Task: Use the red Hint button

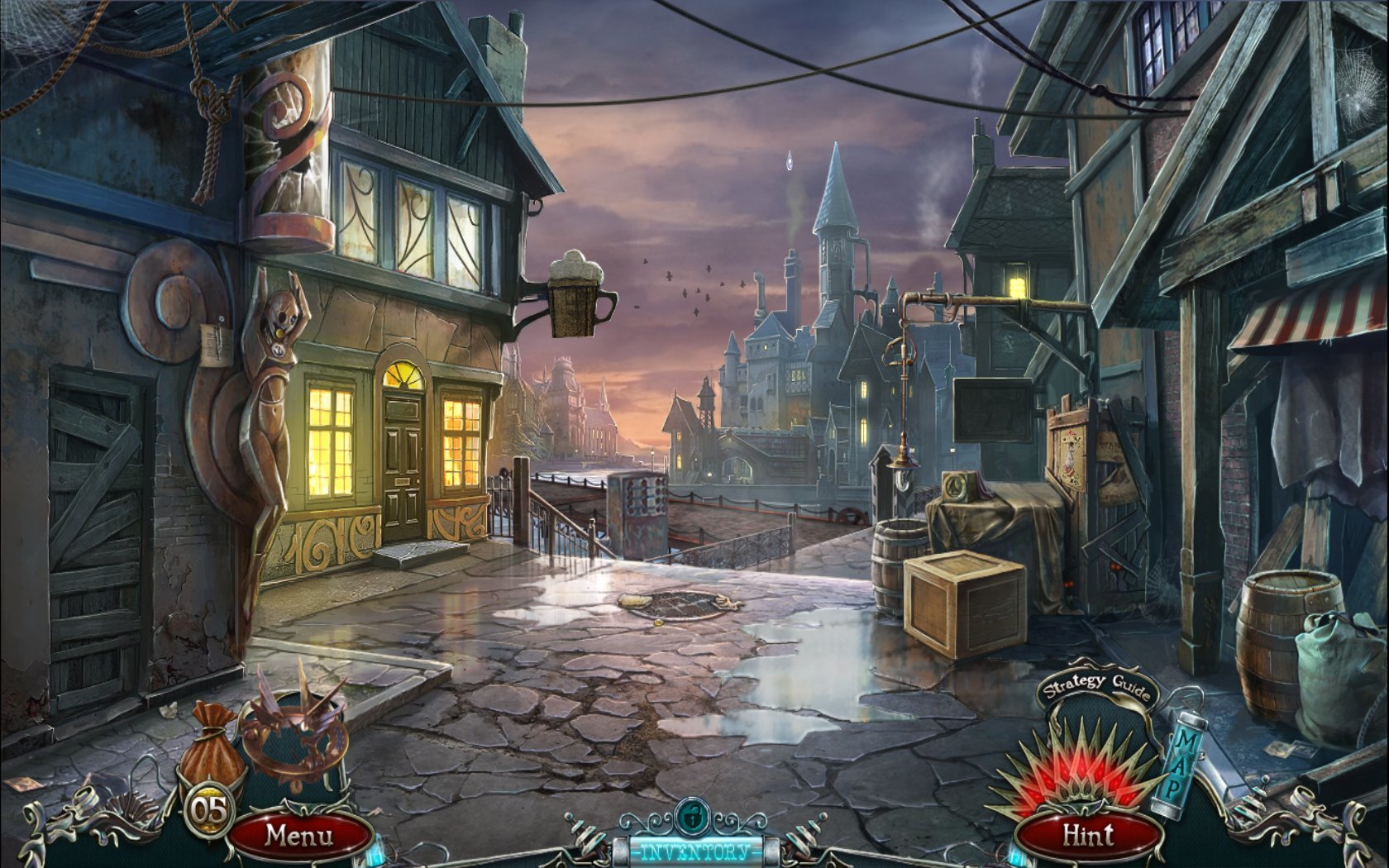Action: point(1088,835)
